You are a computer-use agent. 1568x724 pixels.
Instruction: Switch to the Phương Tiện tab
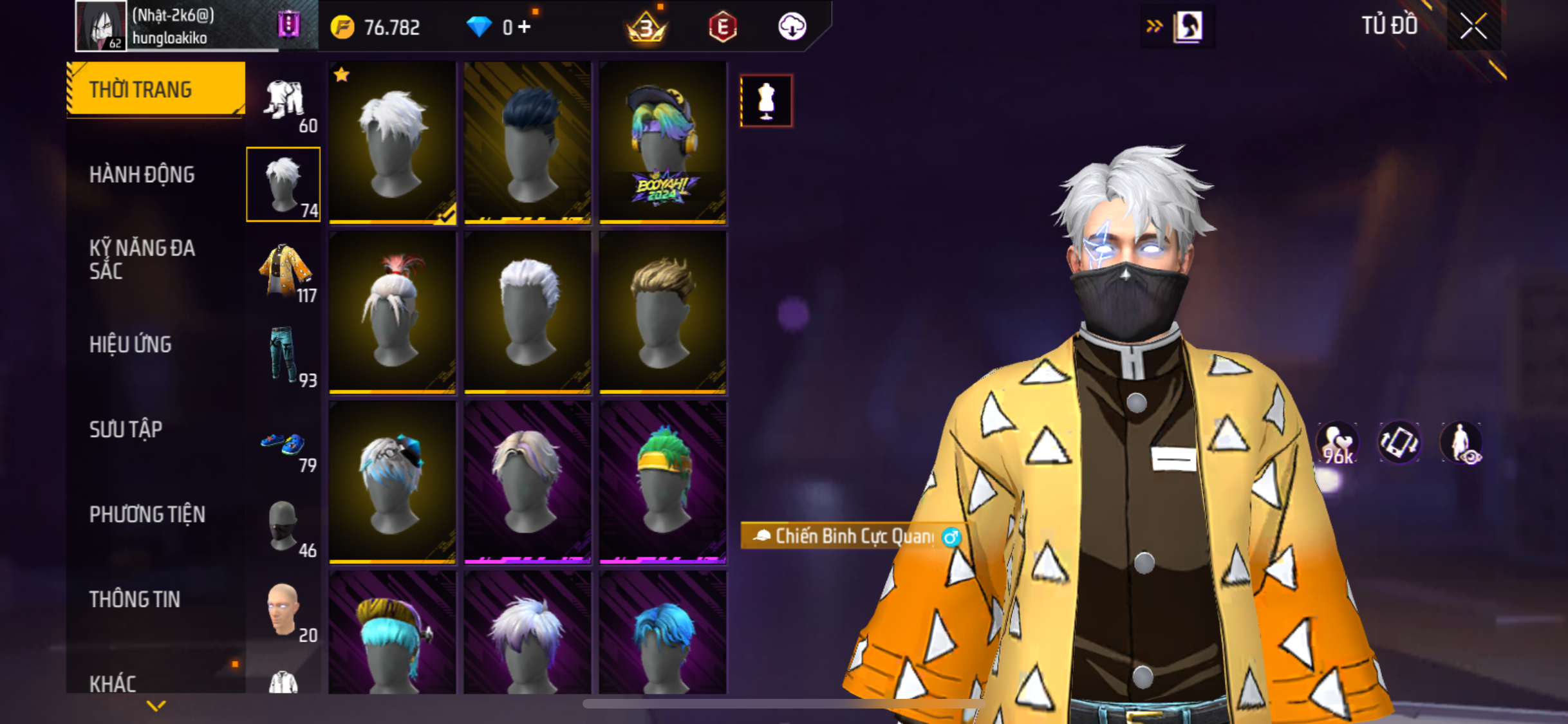pos(147,514)
